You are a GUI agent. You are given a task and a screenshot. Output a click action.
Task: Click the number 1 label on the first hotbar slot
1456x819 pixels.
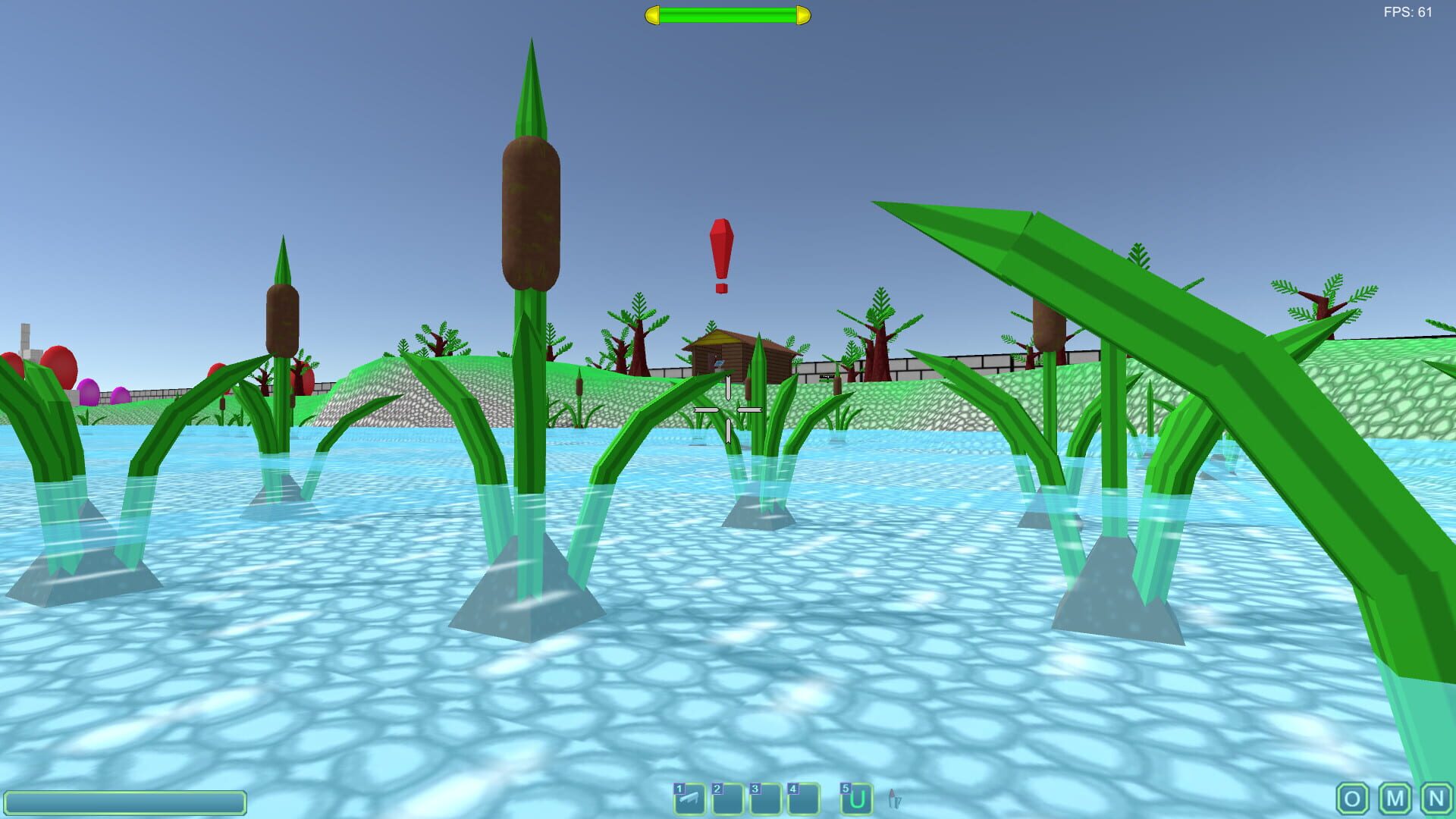pos(678,789)
